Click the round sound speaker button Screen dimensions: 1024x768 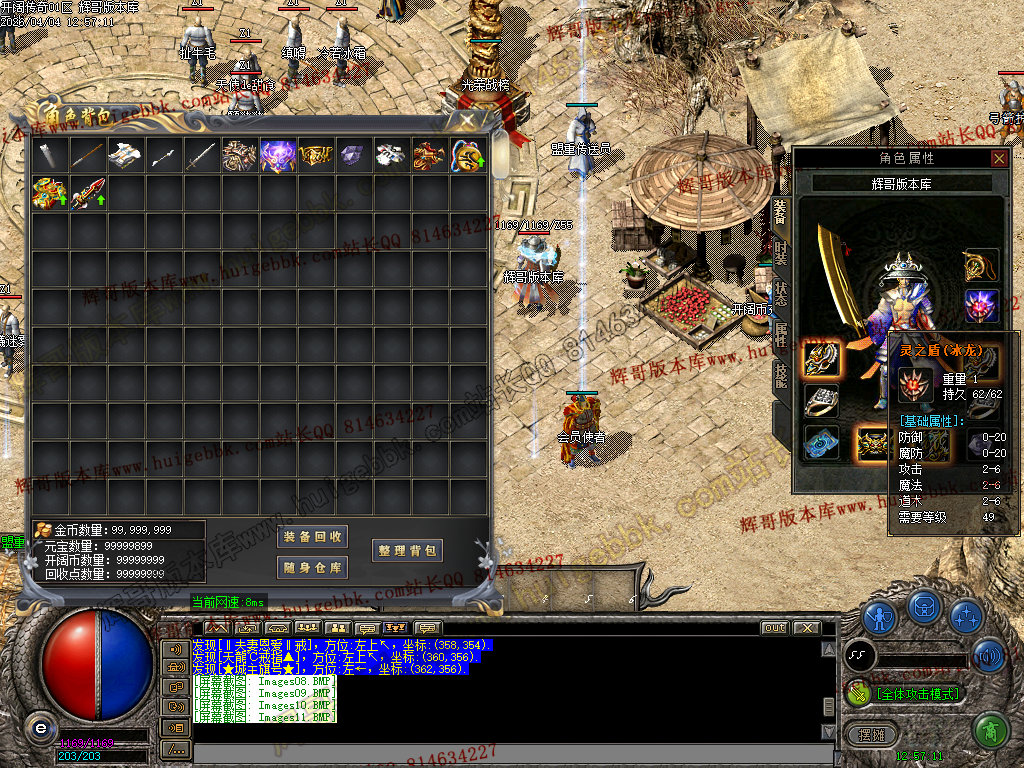pos(988,656)
